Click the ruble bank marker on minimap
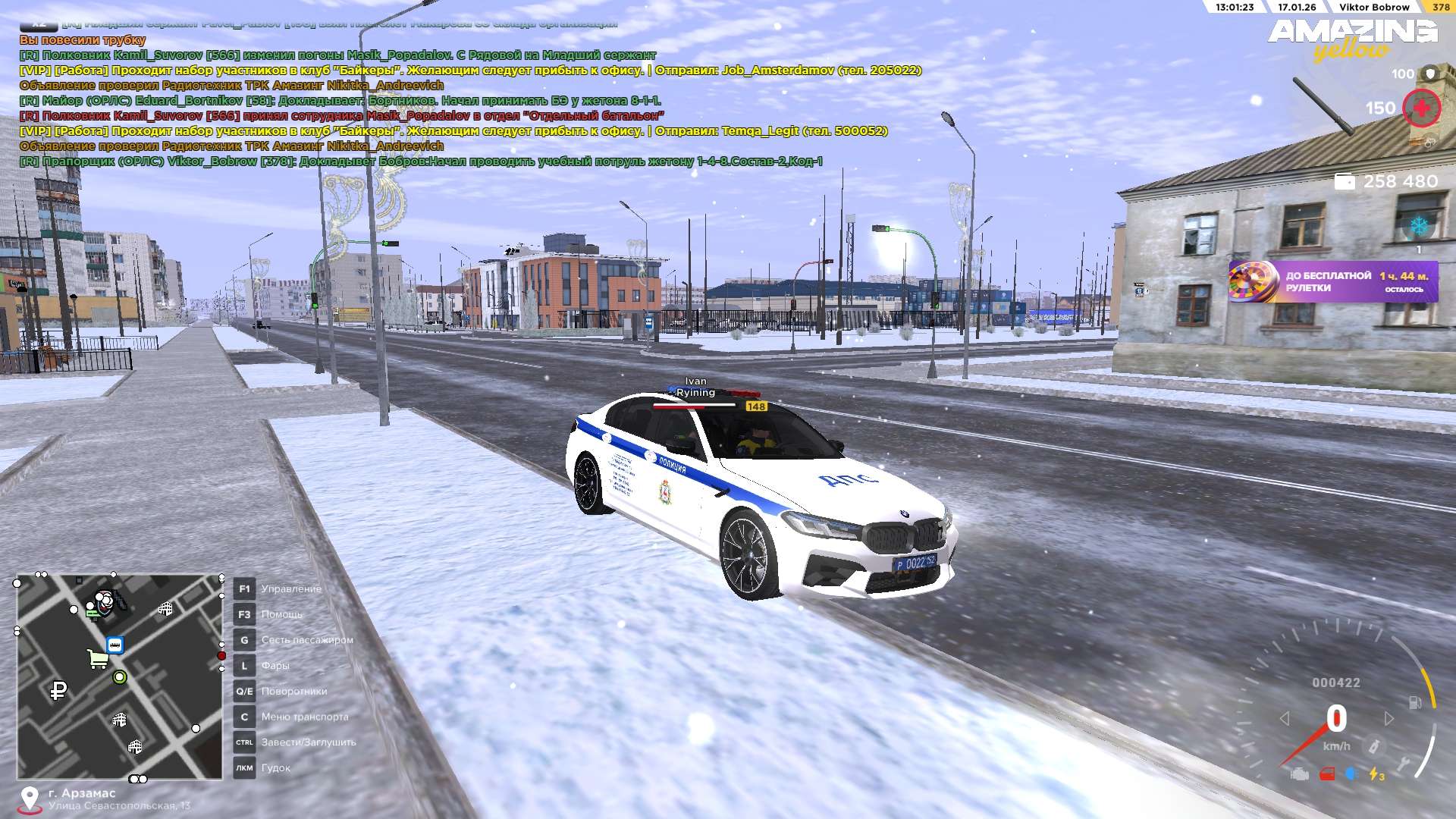 [x=58, y=690]
